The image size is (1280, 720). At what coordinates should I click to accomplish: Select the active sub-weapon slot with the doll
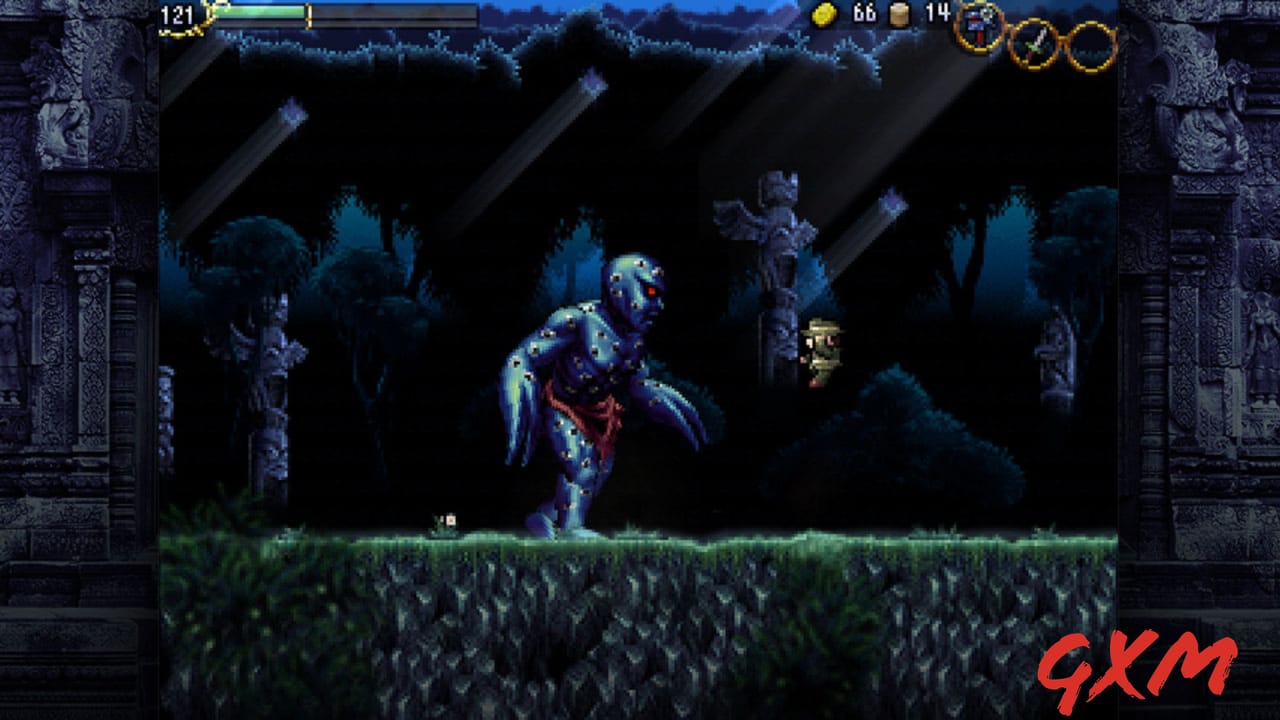977,28
